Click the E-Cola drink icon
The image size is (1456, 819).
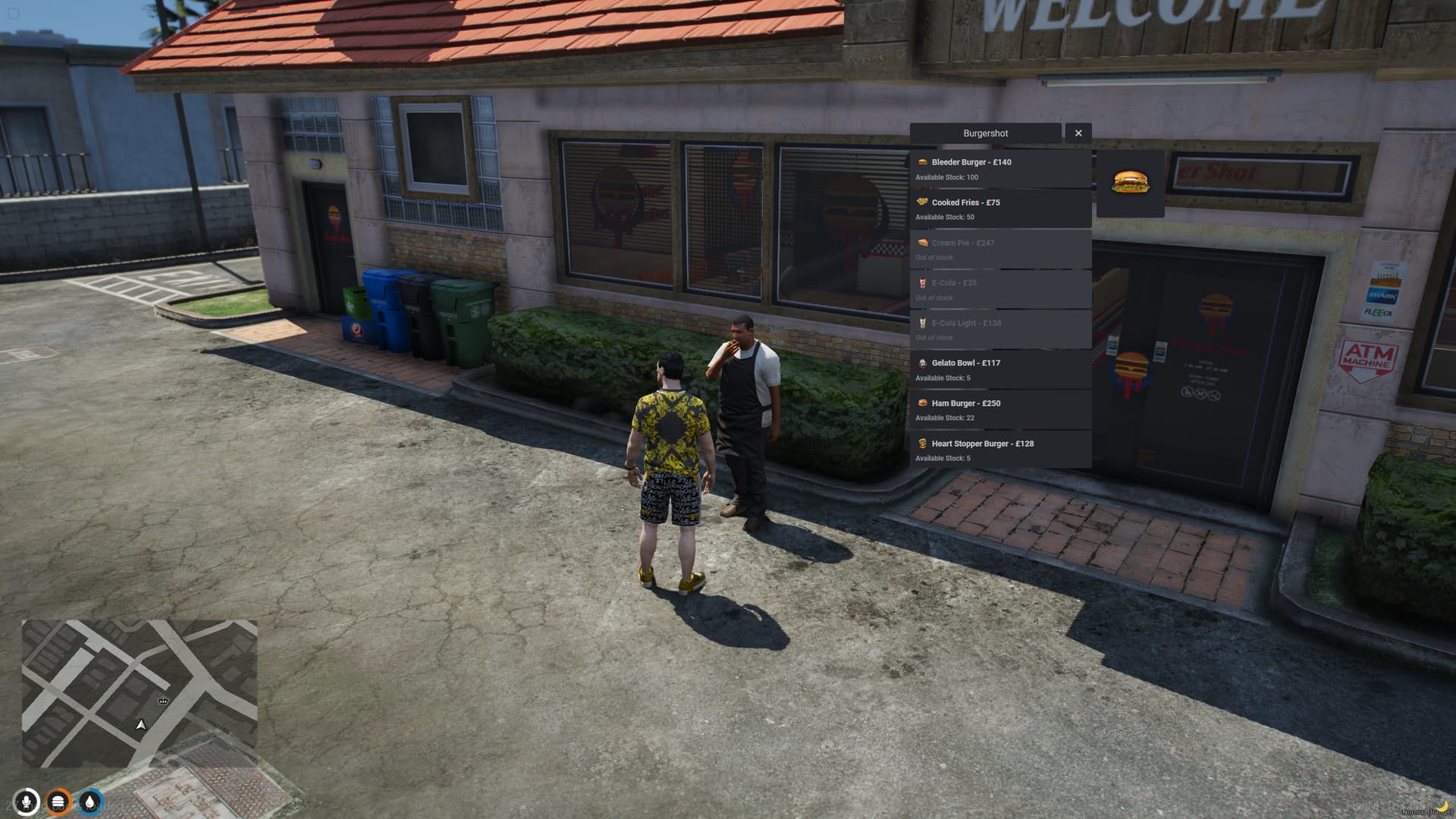[922, 283]
